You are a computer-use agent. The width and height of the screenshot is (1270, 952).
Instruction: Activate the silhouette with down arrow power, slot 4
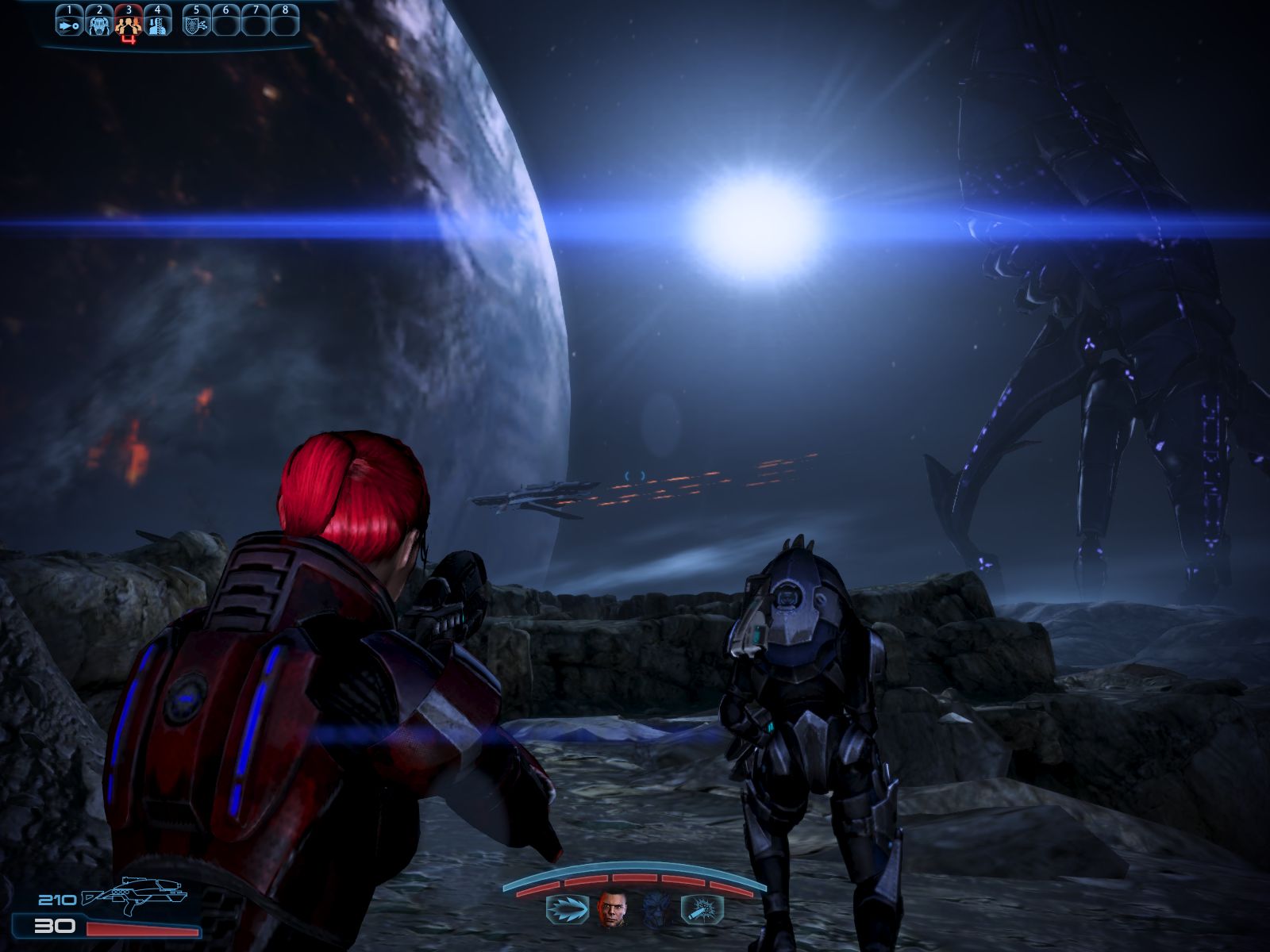point(158,24)
